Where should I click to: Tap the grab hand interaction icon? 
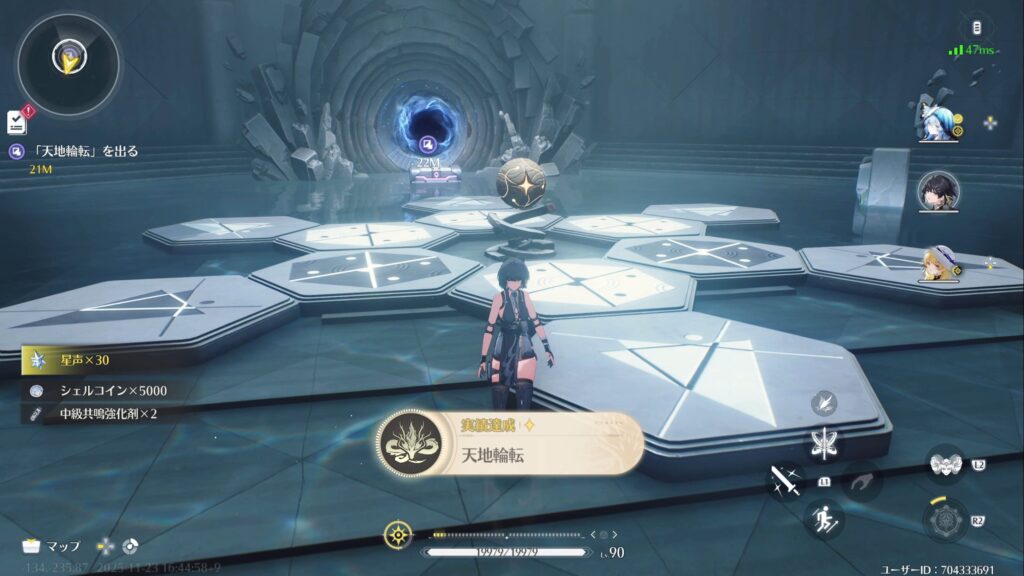[861, 482]
